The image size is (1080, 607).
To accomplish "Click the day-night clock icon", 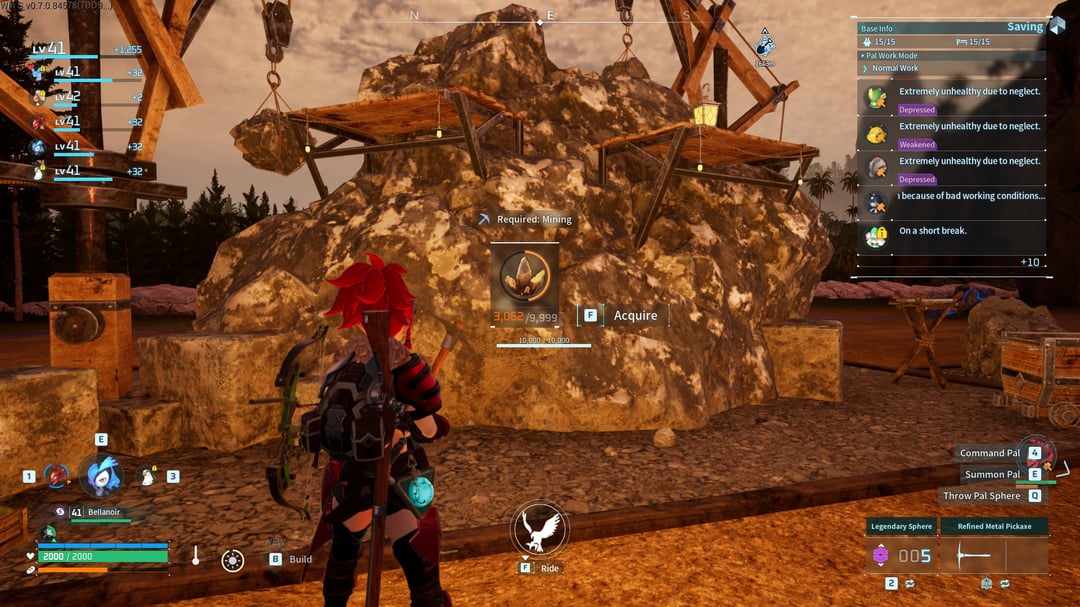I will pos(233,560).
